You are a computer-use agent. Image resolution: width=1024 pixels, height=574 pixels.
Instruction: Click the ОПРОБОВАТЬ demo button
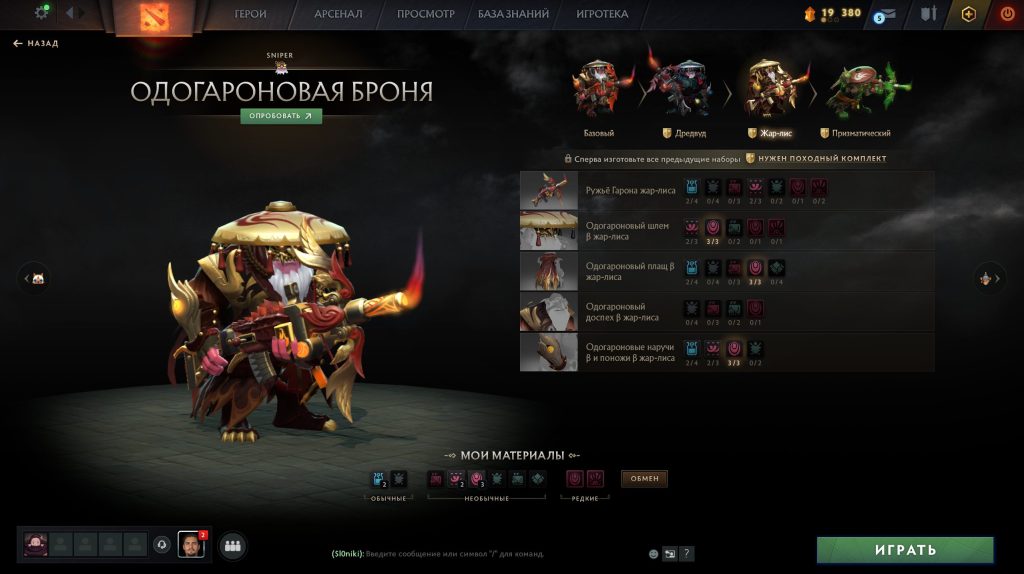pos(281,116)
